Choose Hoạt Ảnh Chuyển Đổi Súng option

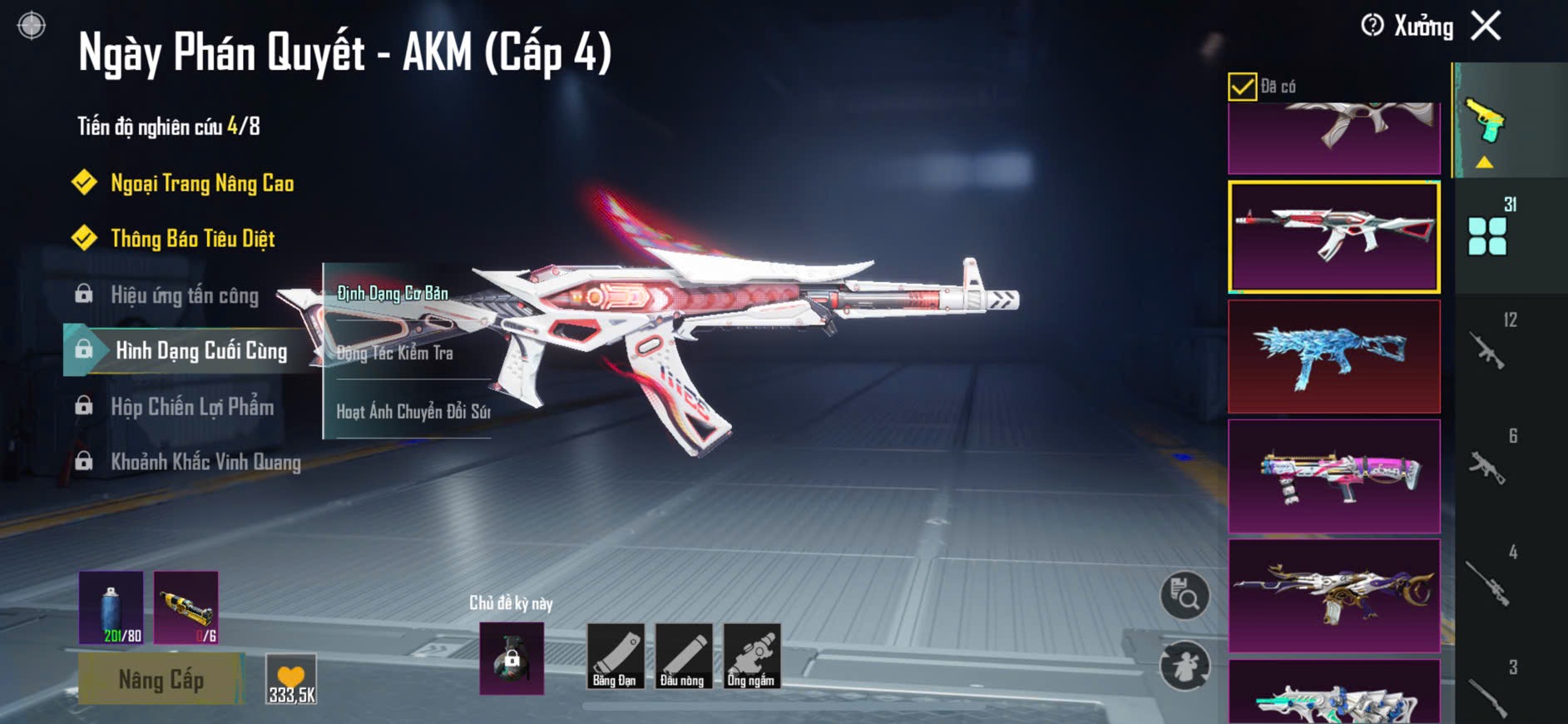(x=413, y=411)
